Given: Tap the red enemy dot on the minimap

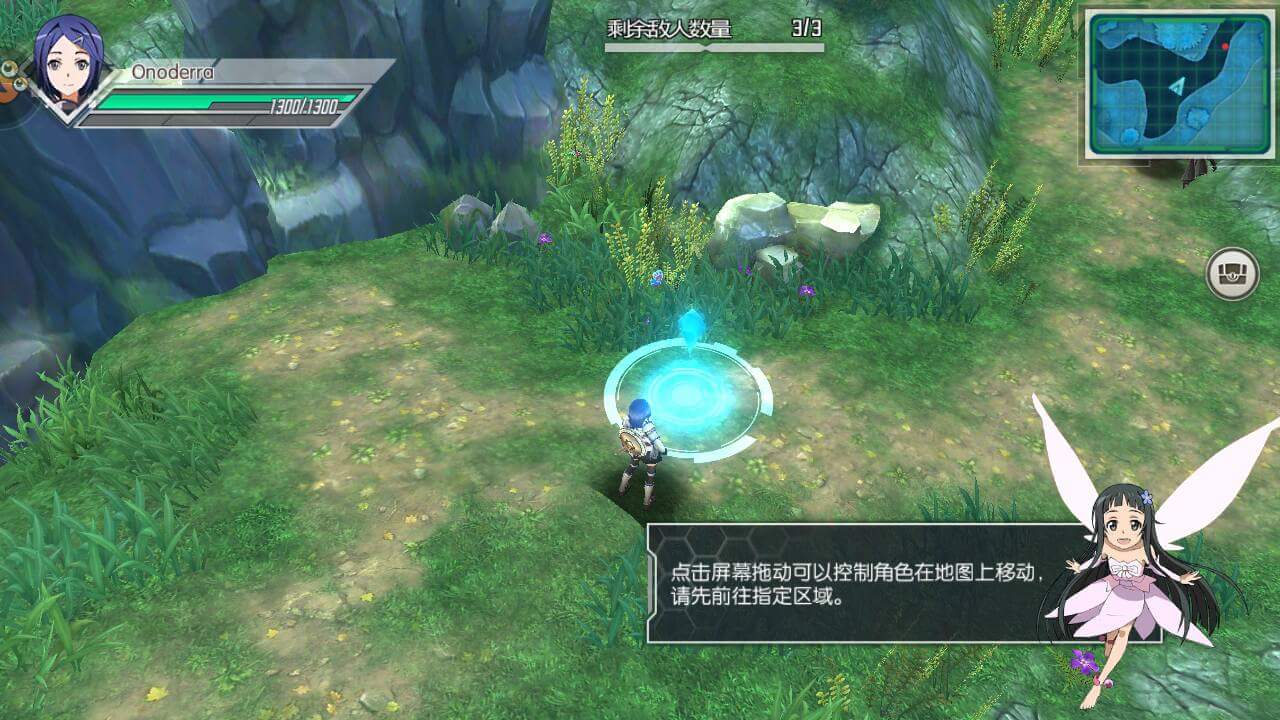Looking at the screenshot, I should (x=1226, y=46).
